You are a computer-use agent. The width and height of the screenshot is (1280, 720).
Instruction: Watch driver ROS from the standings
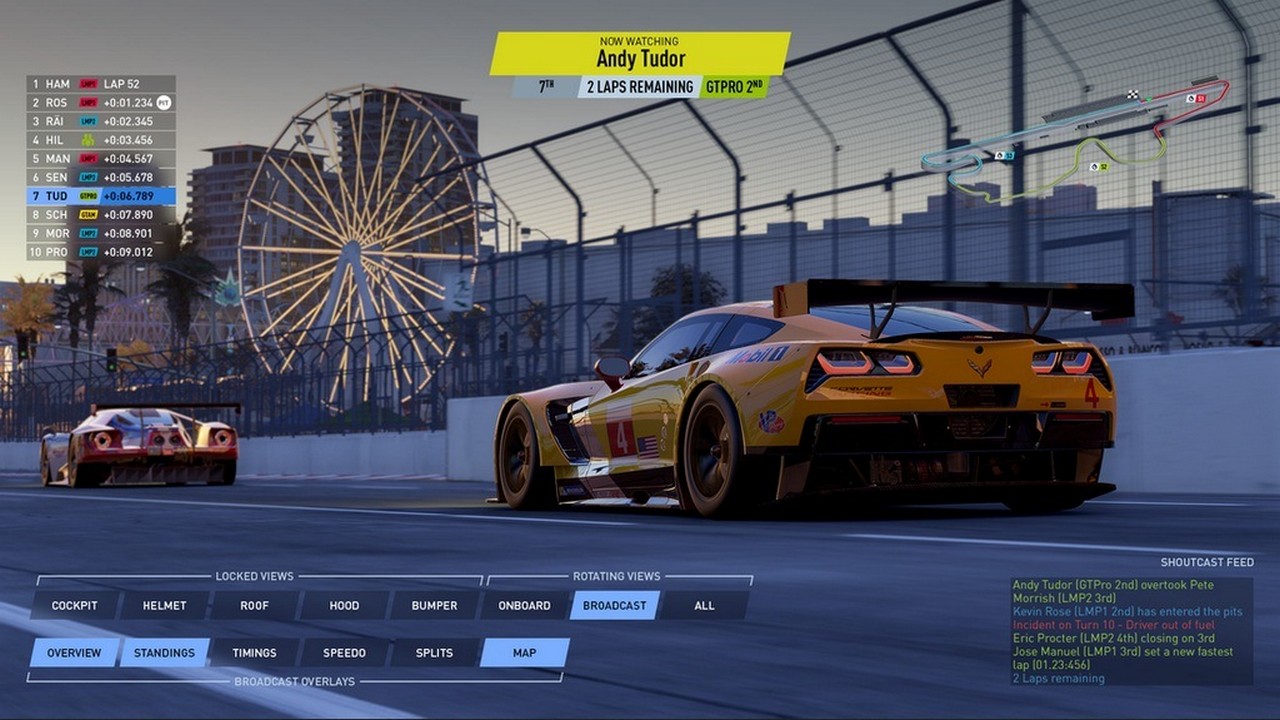coord(101,102)
